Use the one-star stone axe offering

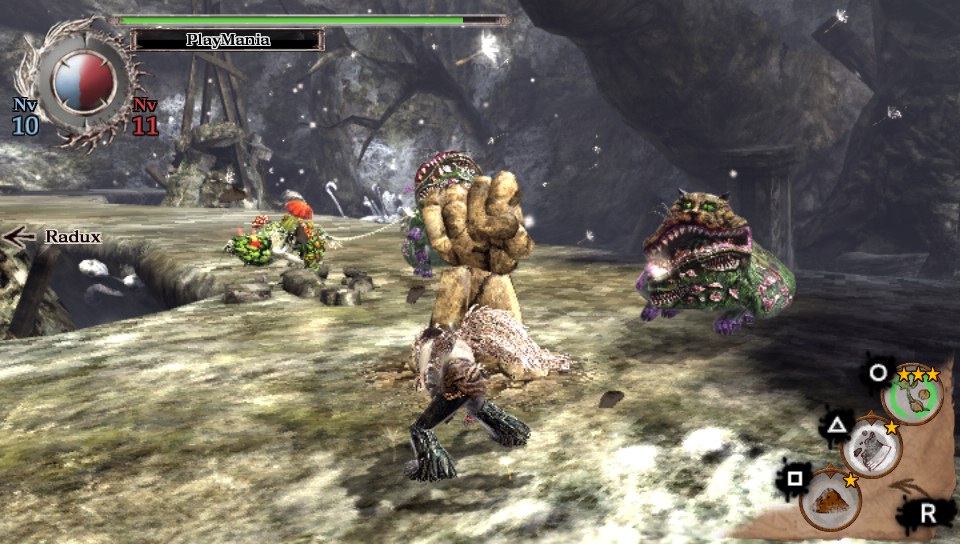point(870,448)
